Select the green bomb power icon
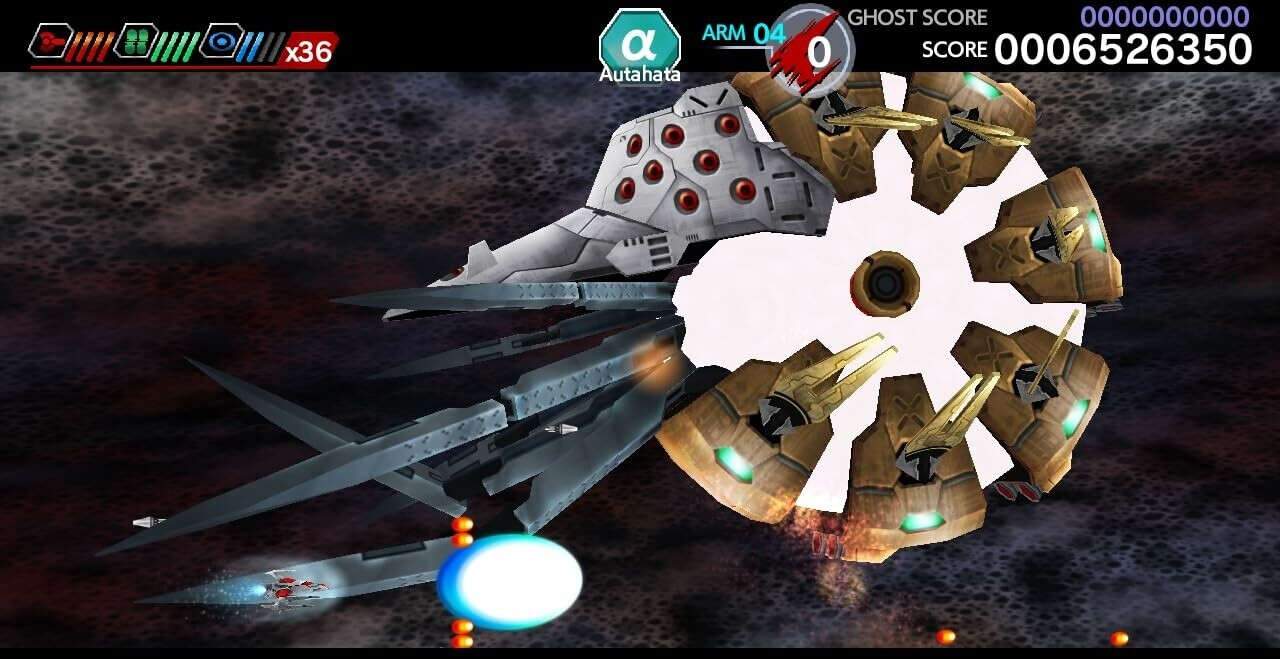 (136, 41)
